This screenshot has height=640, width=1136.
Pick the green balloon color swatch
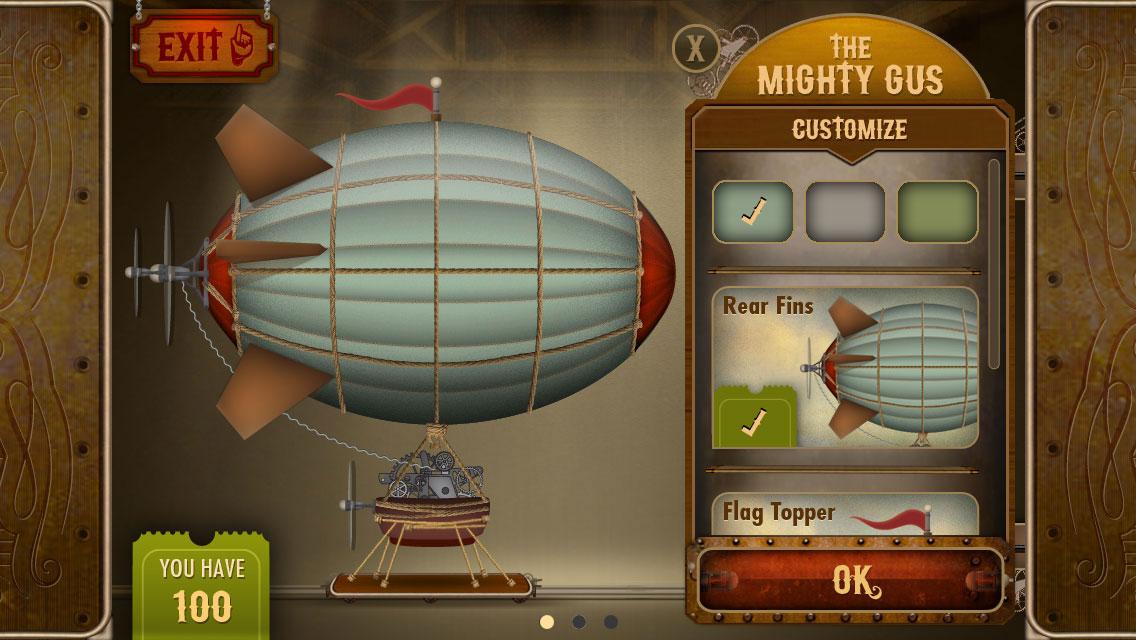[937, 211]
